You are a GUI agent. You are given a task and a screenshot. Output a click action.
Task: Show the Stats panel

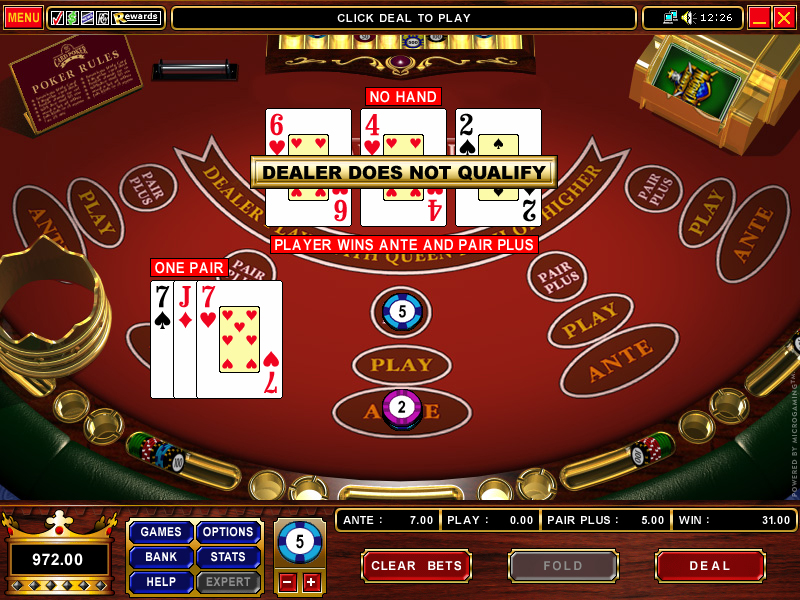click(228, 557)
